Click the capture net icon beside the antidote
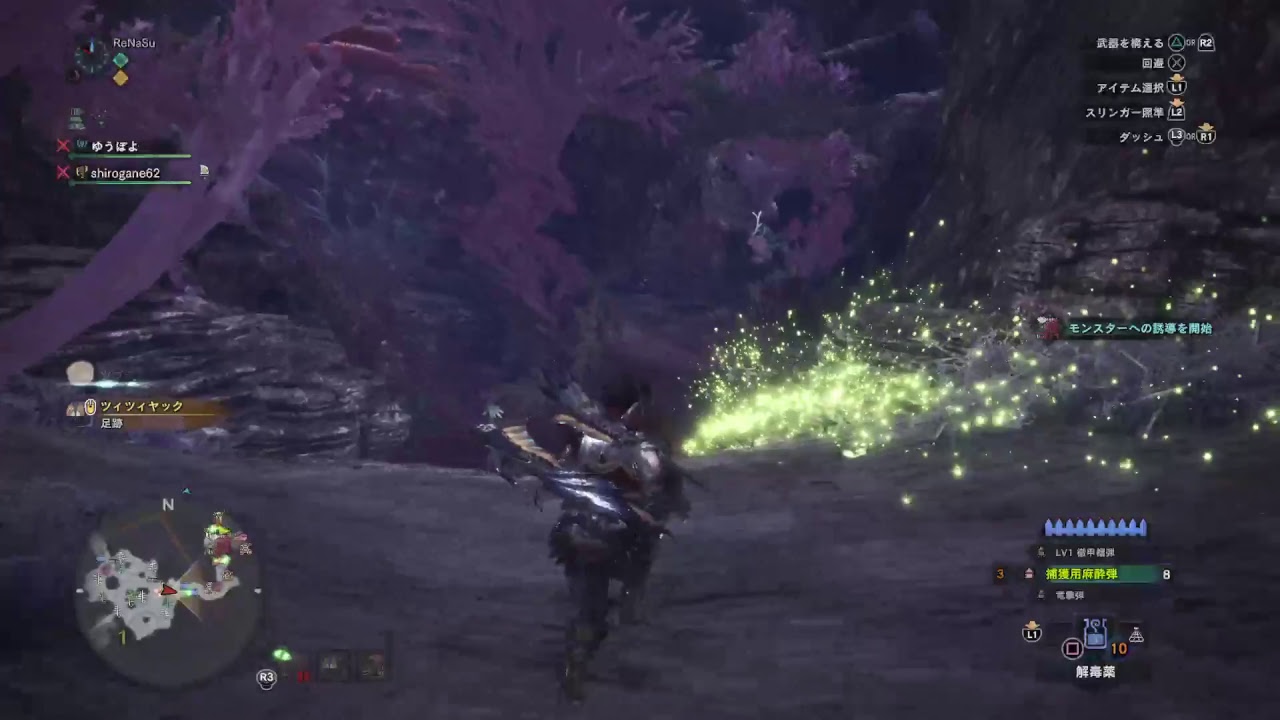Image resolution: width=1280 pixels, height=720 pixels. (x=1135, y=637)
